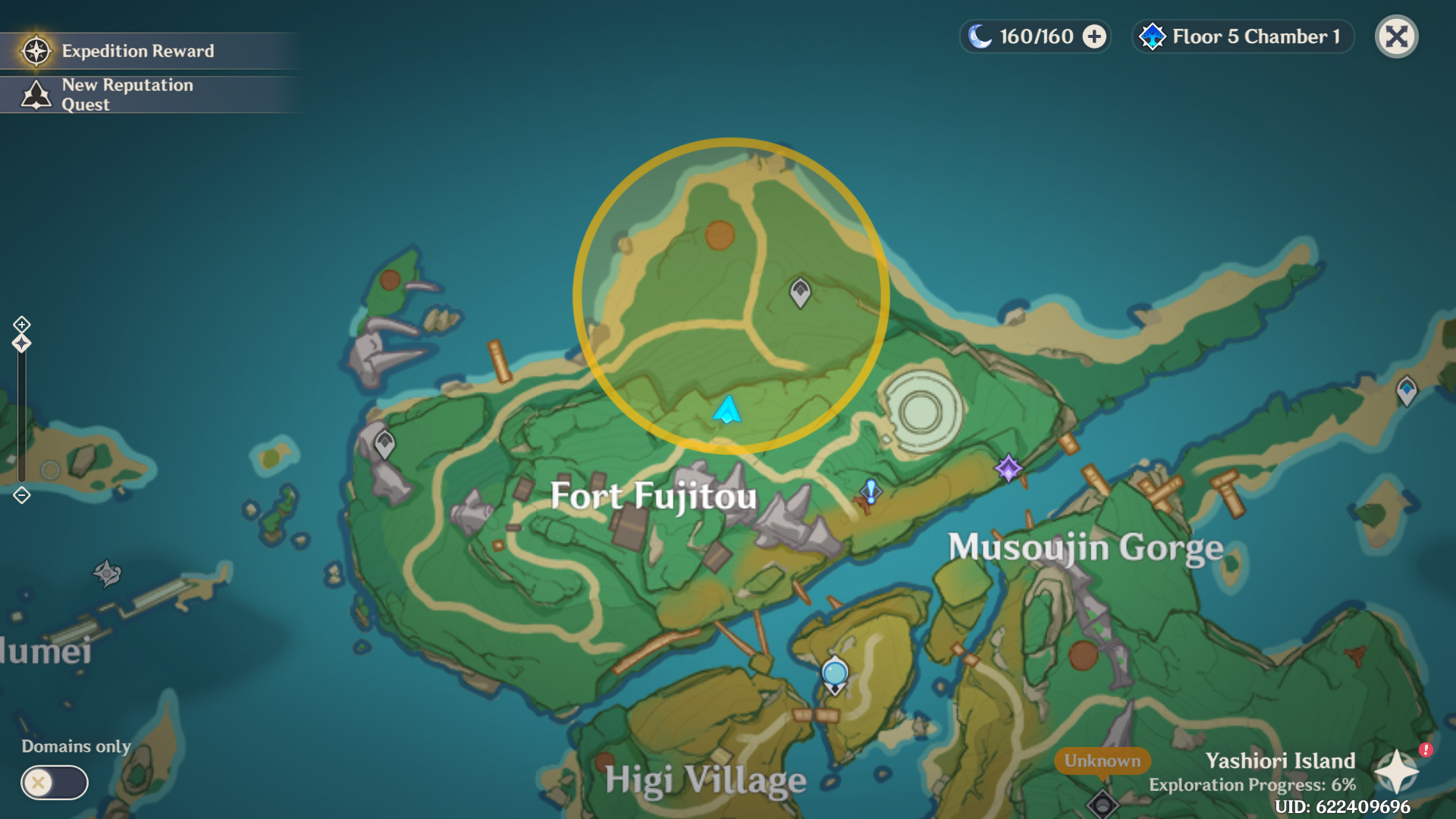Image resolution: width=1456 pixels, height=819 pixels.
Task: Open the Unknown location marker above Yashiori Island
Action: pos(1101,761)
